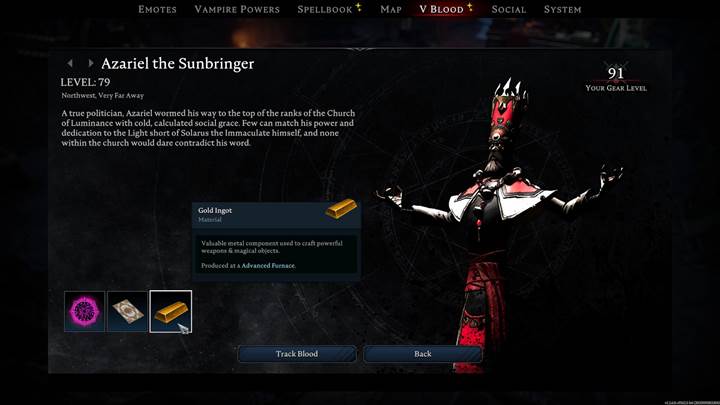Go back with the Back button
The image size is (720, 405).
pos(423,354)
